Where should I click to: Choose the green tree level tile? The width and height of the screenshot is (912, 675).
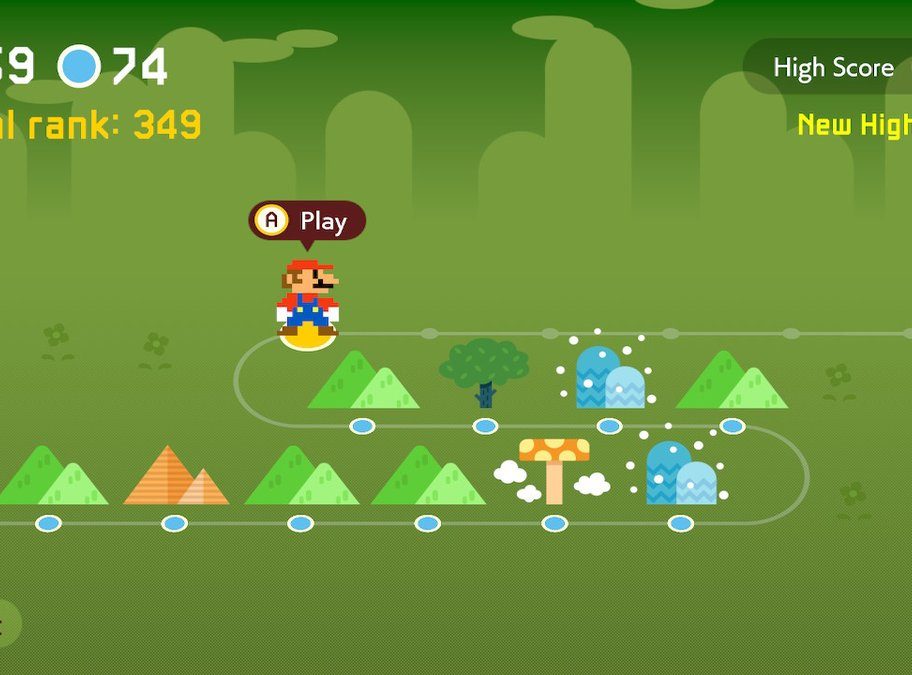pyautogui.click(x=484, y=372)
